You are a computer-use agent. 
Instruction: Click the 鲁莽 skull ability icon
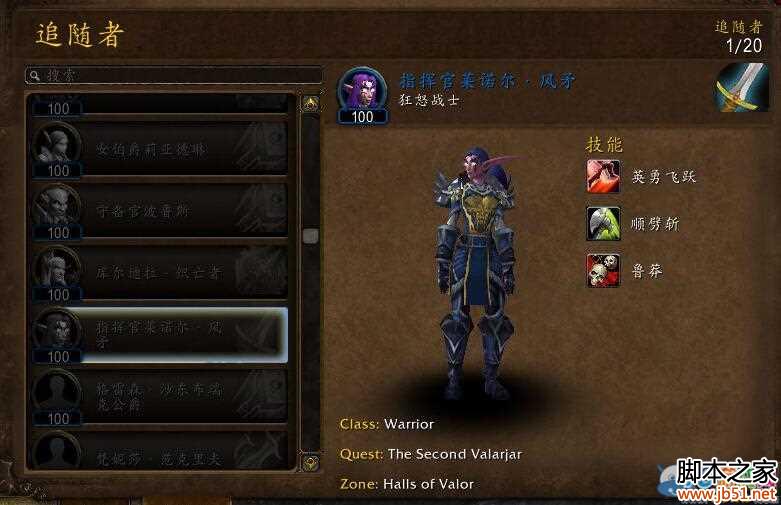[603, 271]
